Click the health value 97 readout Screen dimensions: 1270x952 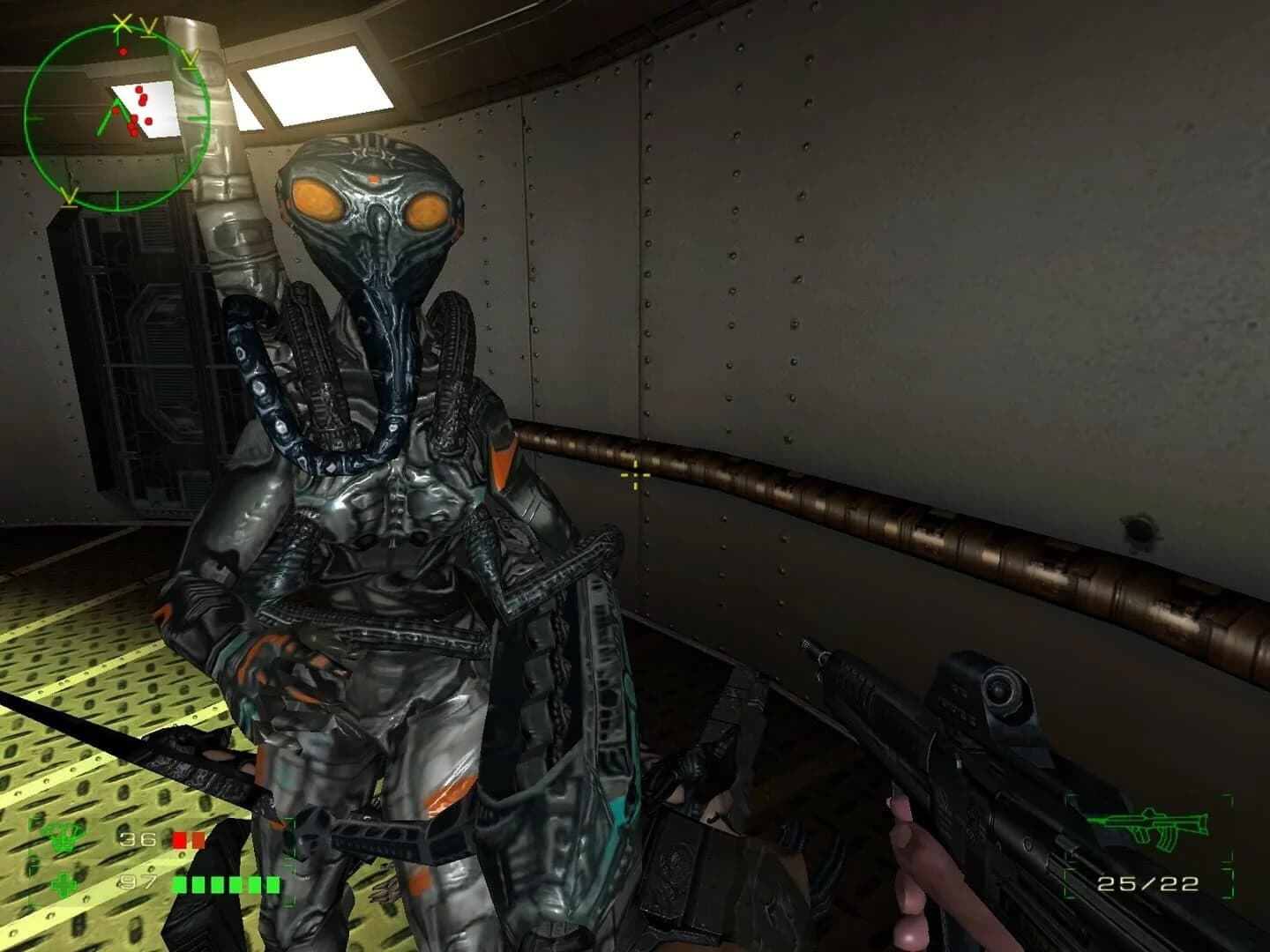coord(138,881)
